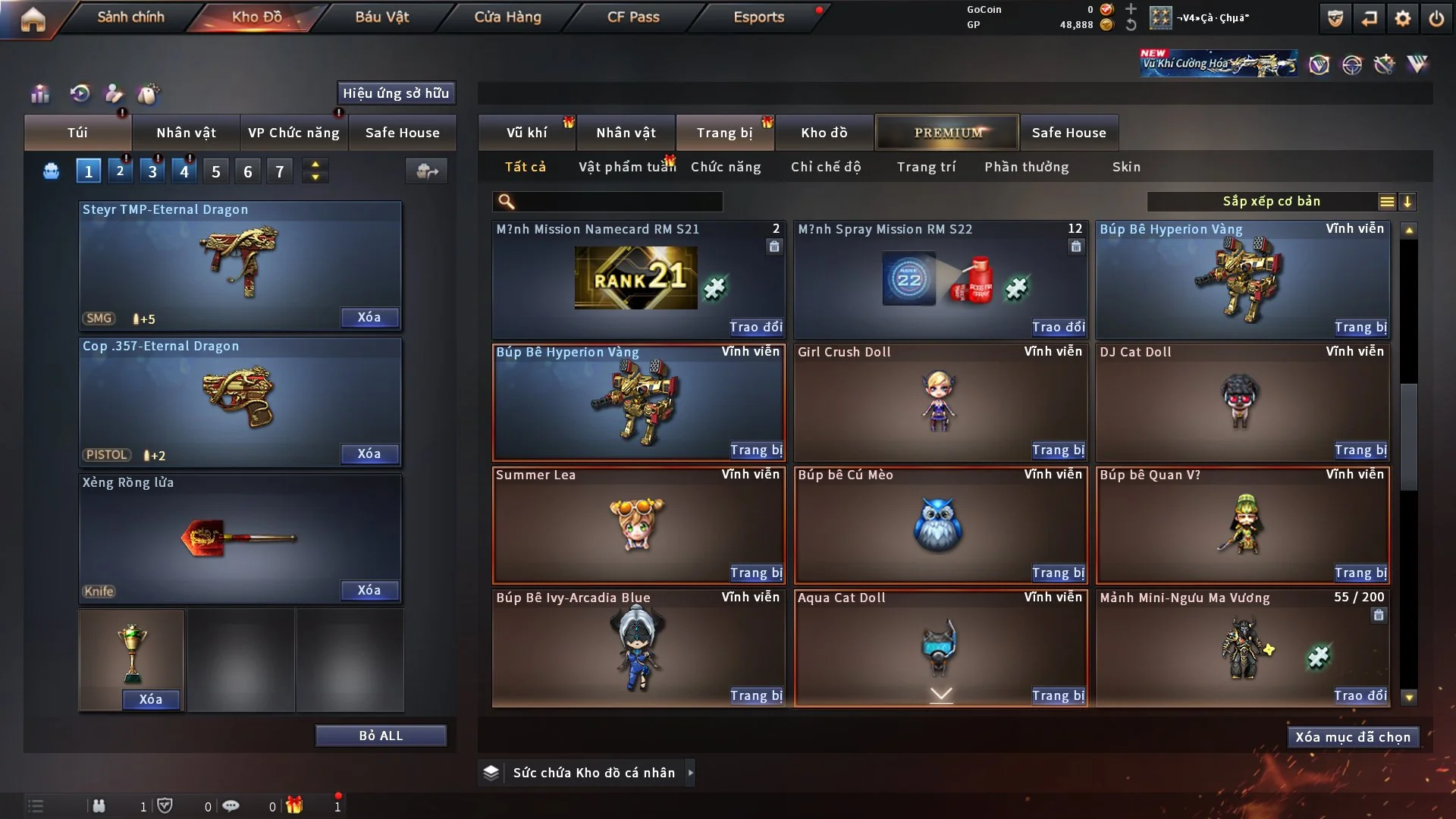Viewport: 1456px width, 819px height.
Task: Click the item search field
Action: [618, 202]
